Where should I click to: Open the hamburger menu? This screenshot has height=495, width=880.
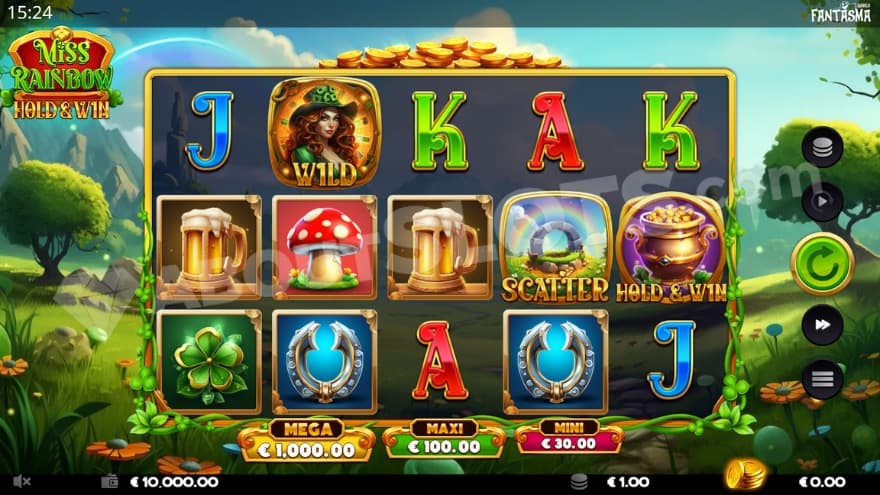[x=822, y=379]
